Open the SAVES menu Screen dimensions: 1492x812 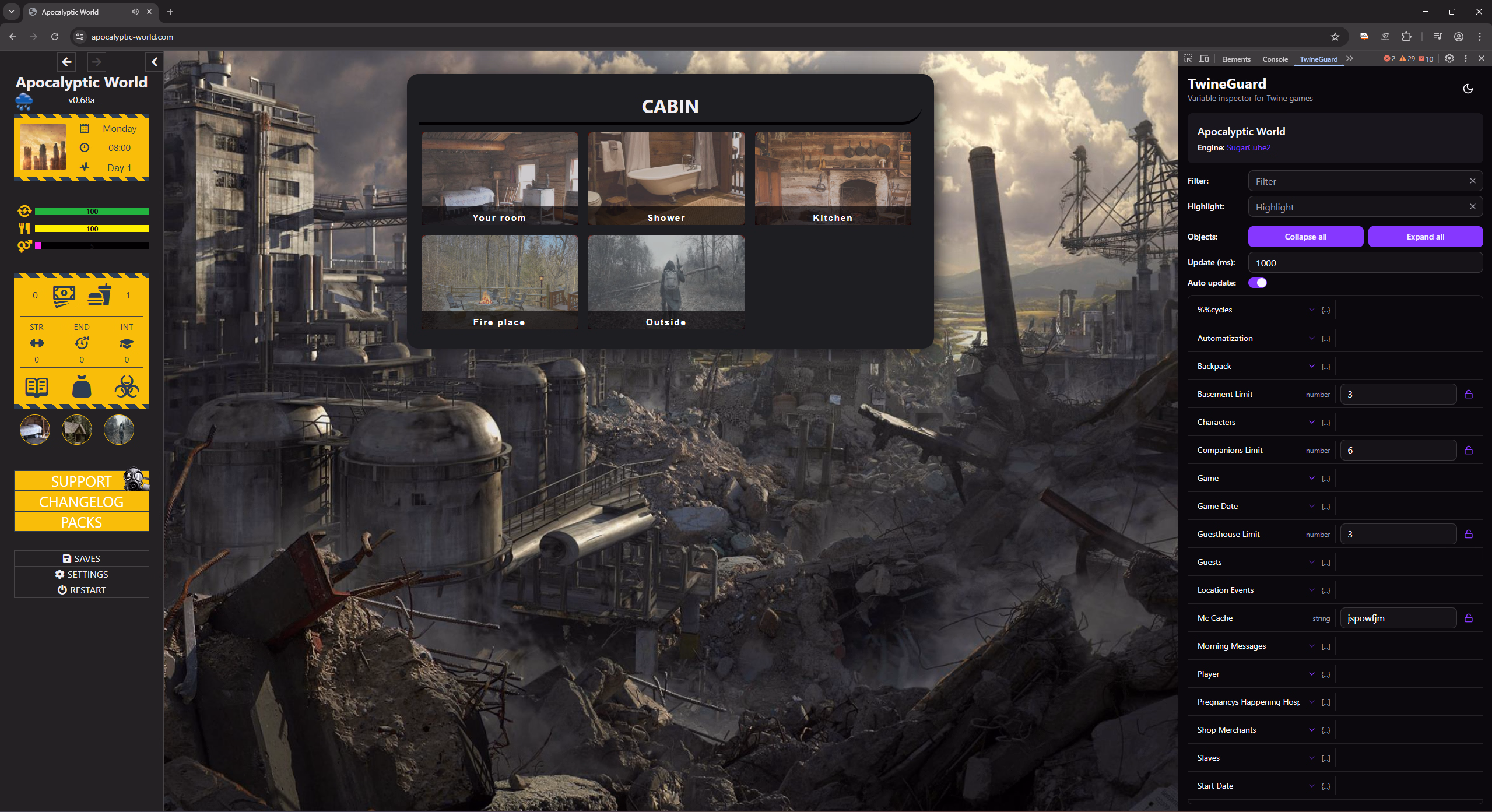(82, 558)
